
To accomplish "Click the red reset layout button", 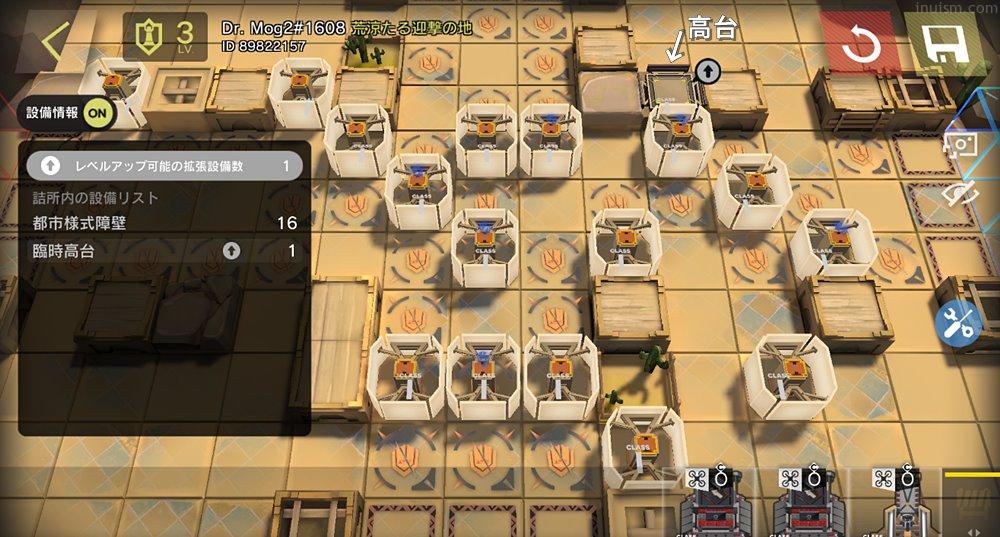I will pyautogui.click(x=858, y=44).
